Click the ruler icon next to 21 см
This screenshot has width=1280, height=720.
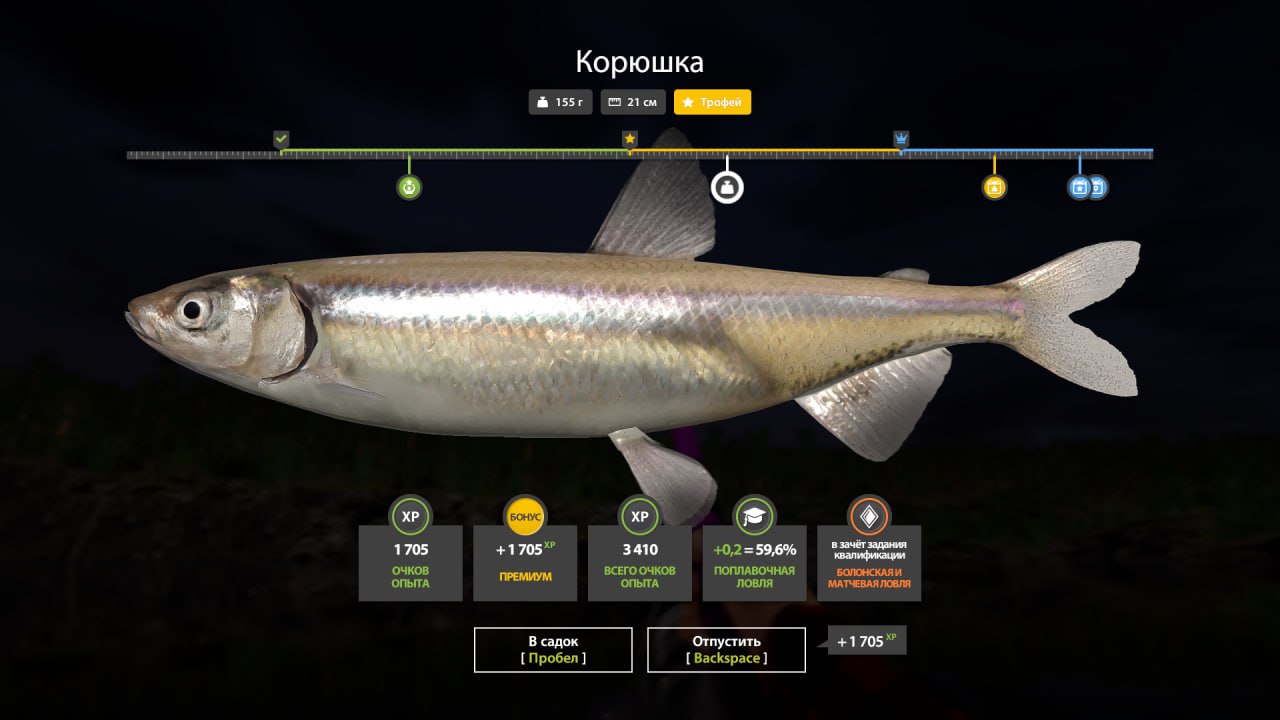[614, 102]
